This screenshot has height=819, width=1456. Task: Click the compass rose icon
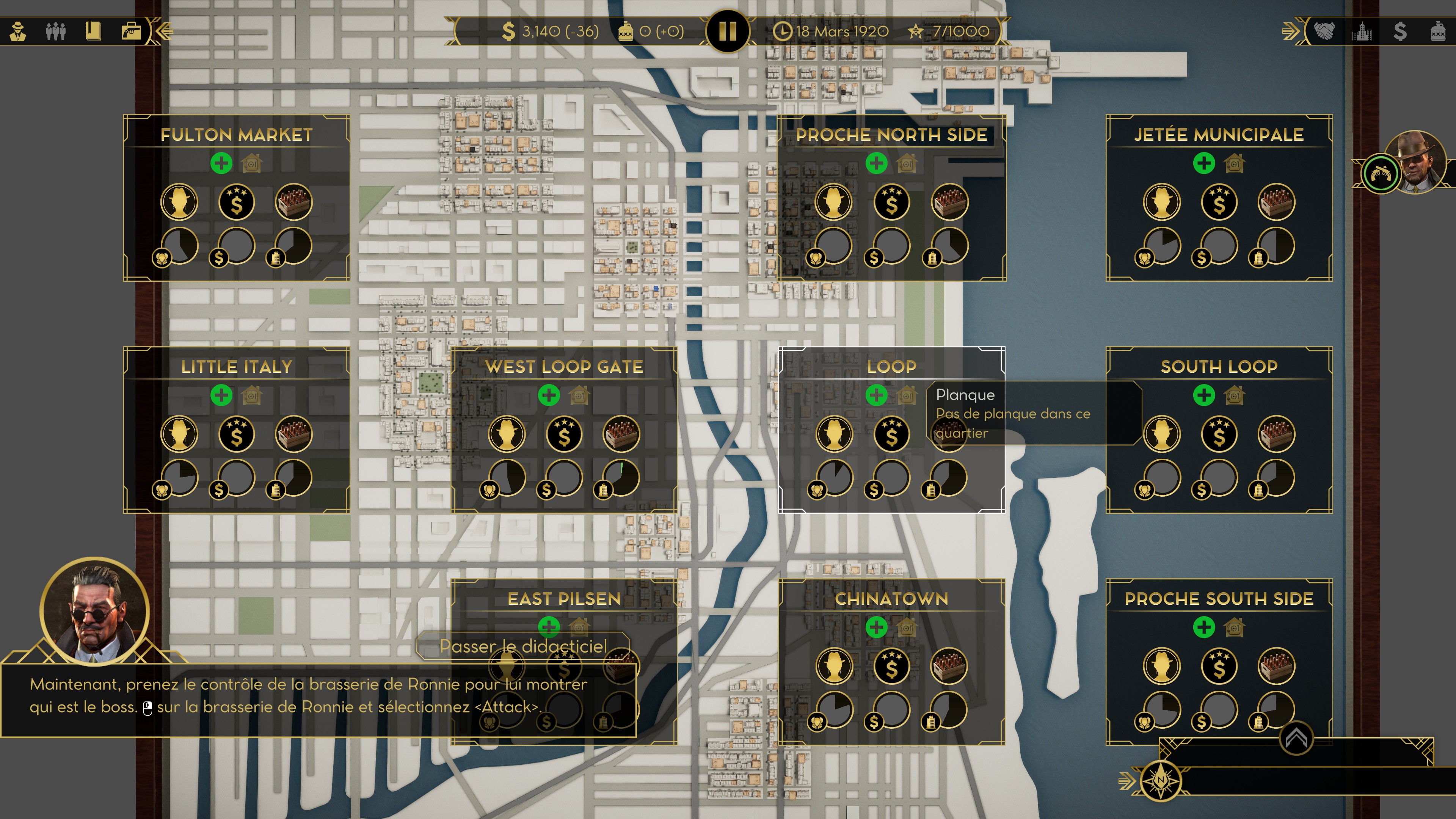tap(1160, 781)
